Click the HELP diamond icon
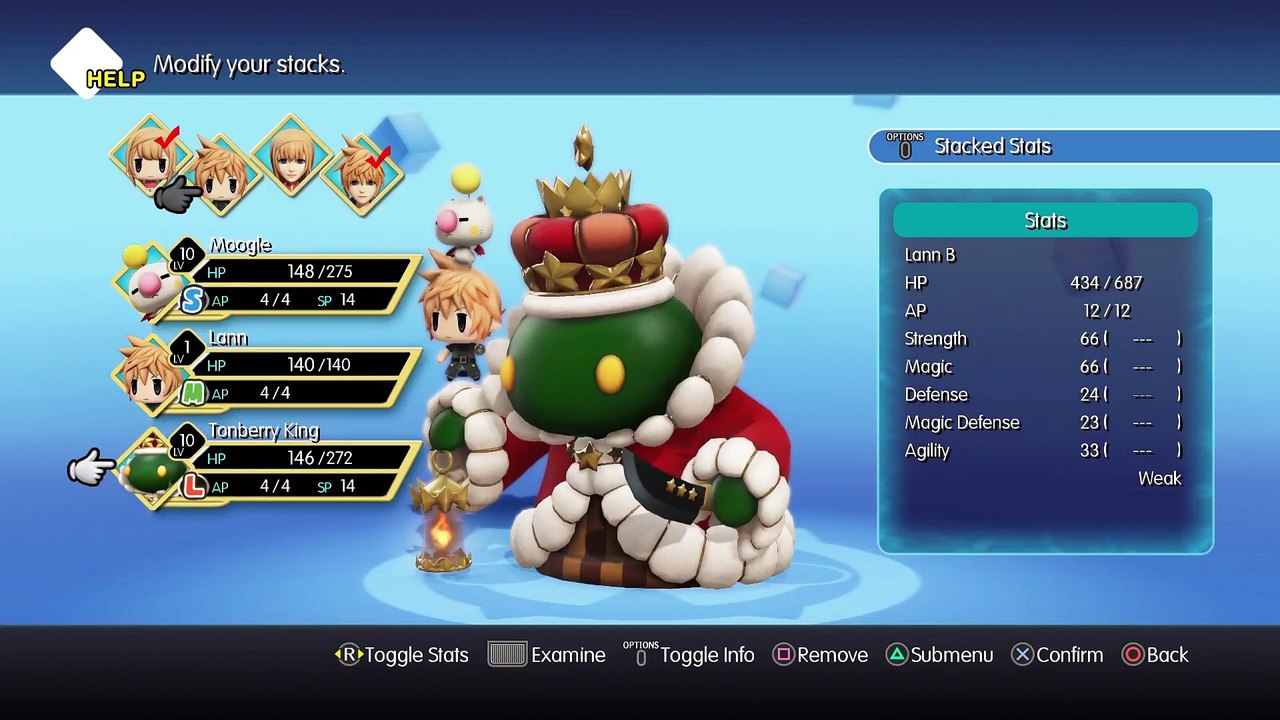 [88, 64]
